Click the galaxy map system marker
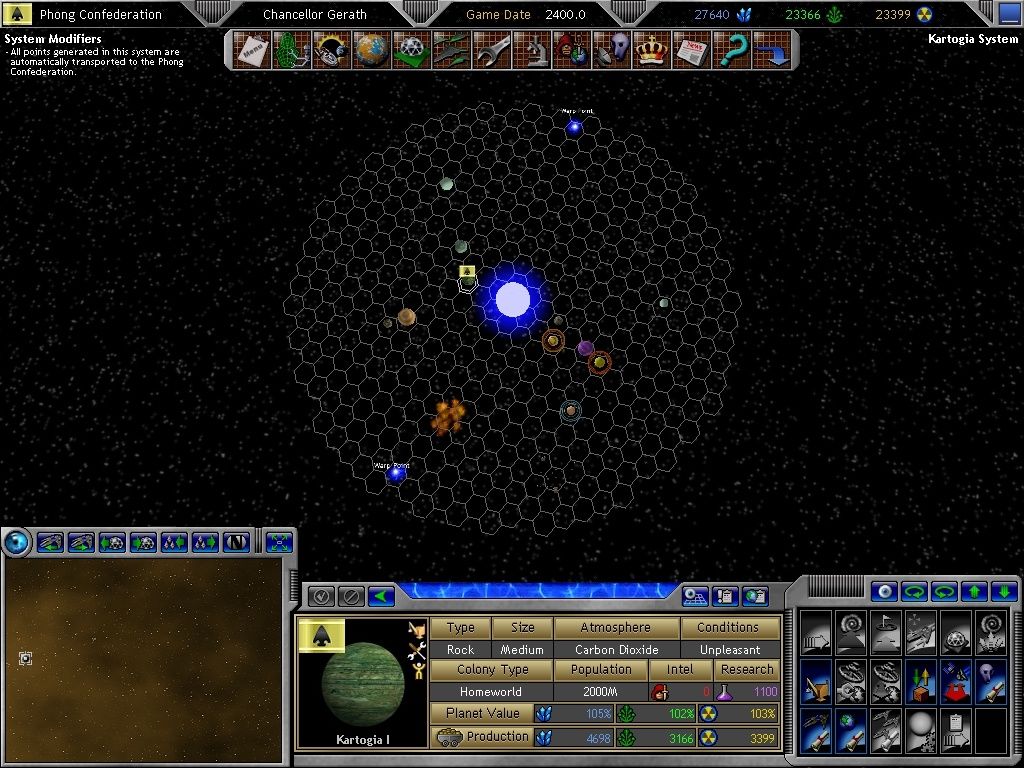This screenshot has height=768, width=1024. tap(25, 658)
